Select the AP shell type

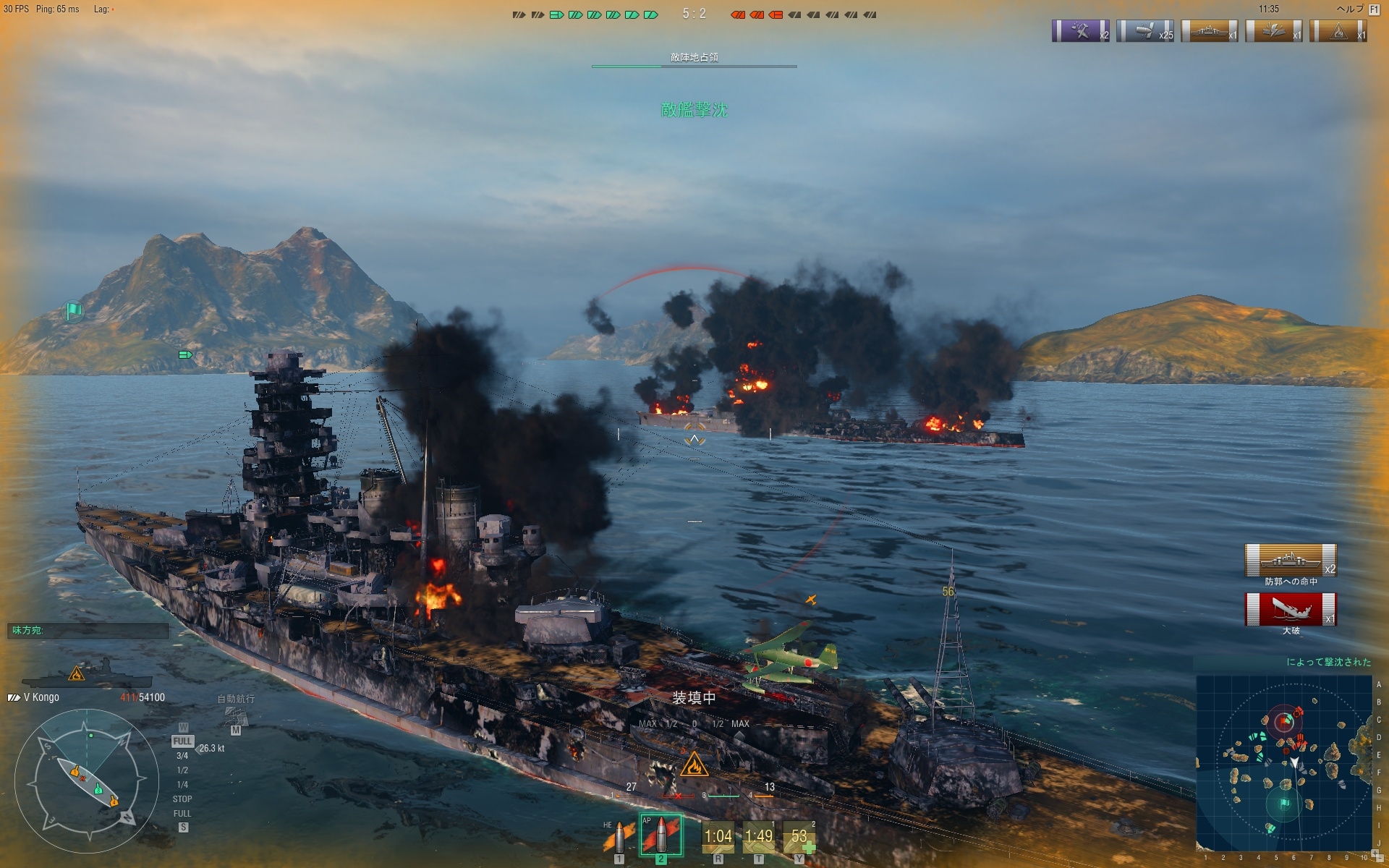660,836
